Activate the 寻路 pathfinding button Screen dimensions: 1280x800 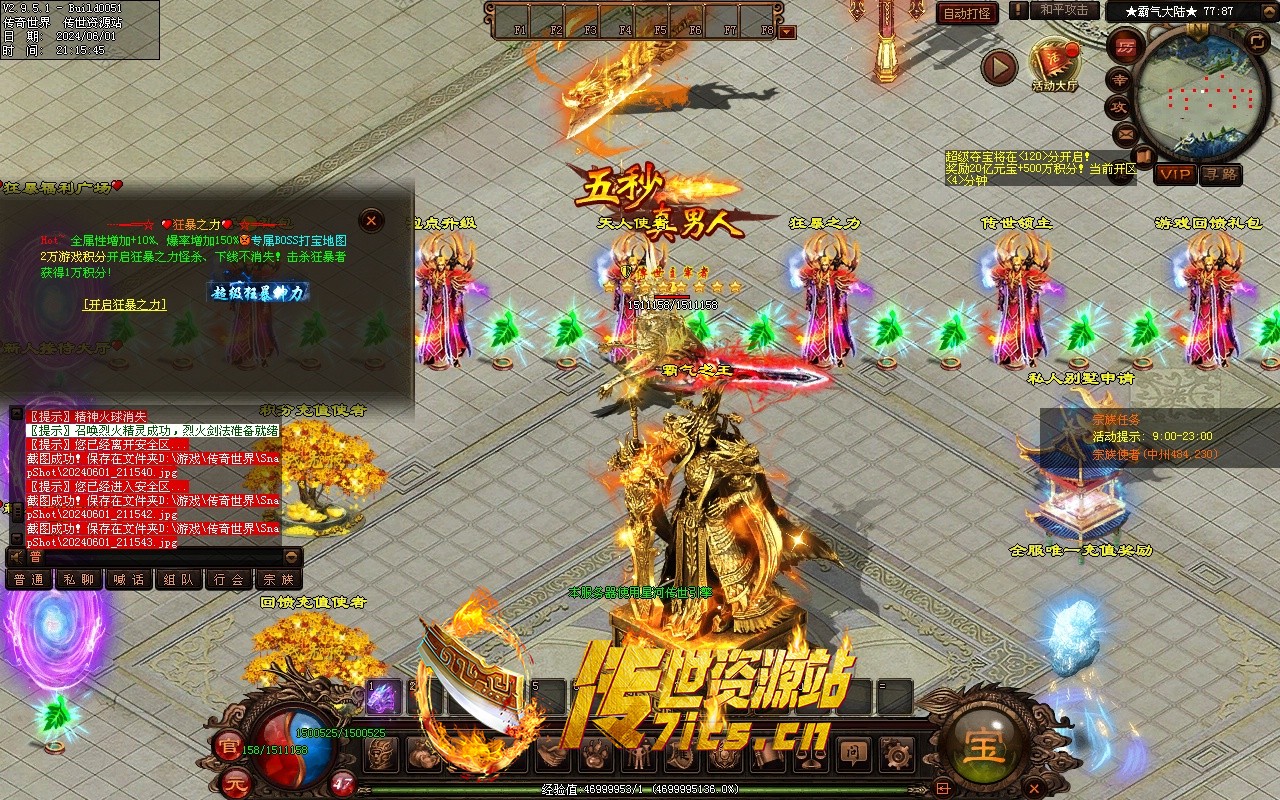coord(1220,174)
